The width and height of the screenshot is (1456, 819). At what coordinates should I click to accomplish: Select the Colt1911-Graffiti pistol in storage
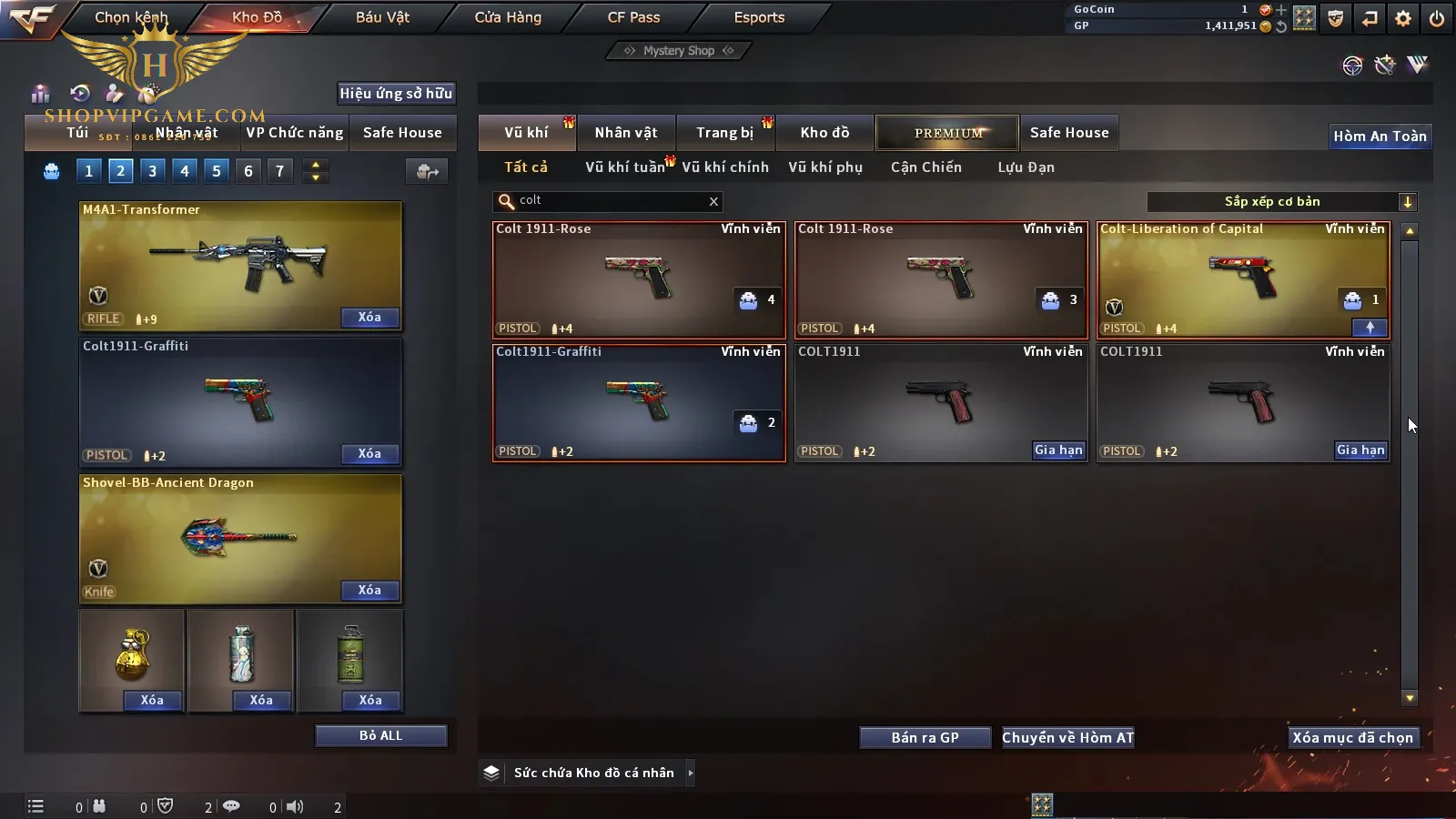pyautogui.click(x=639, y=402)
